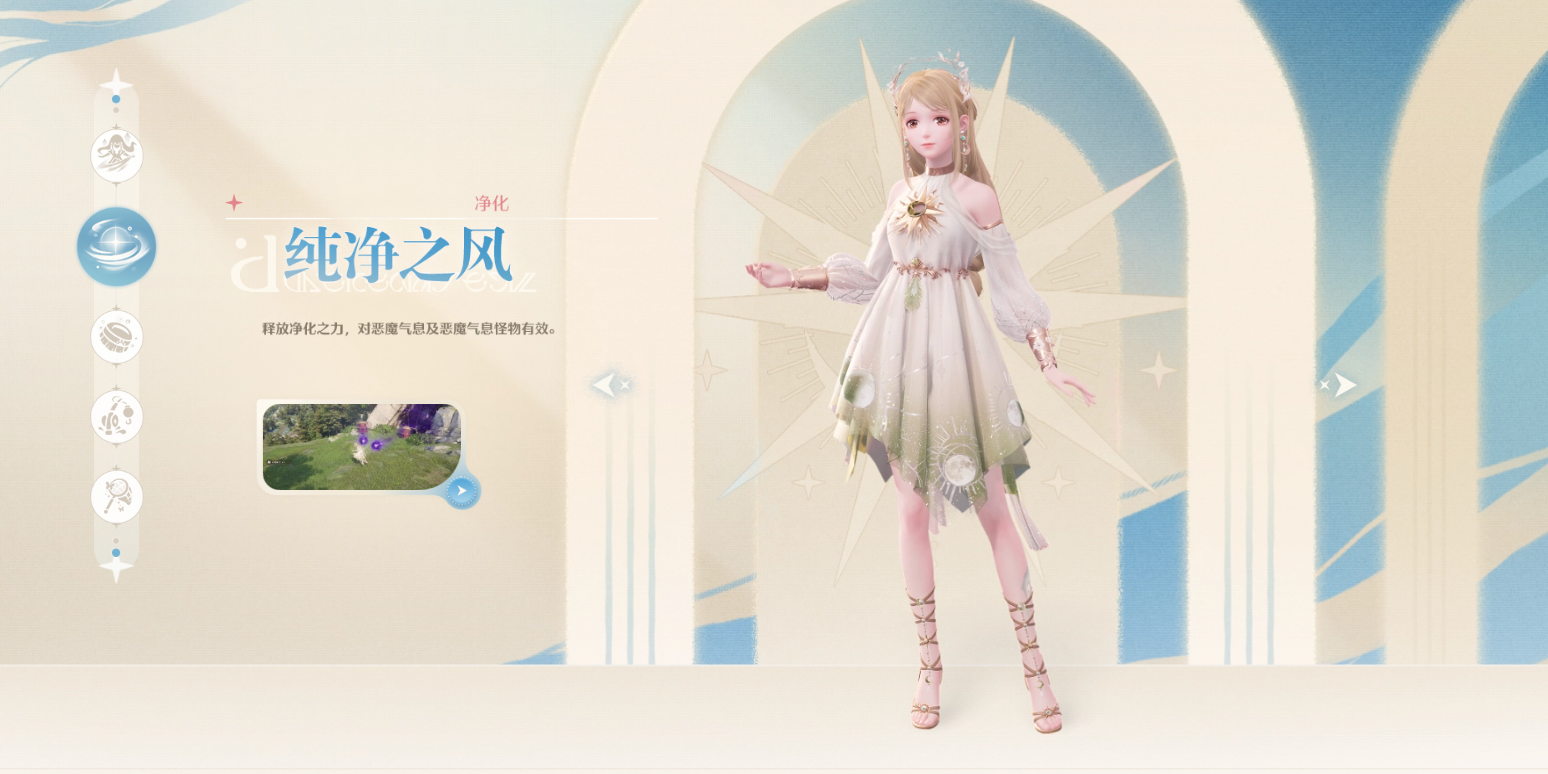Open the grassy field gameplay thumbnail
Viewport: 1548px width, 774px height.
pos(360,446)
